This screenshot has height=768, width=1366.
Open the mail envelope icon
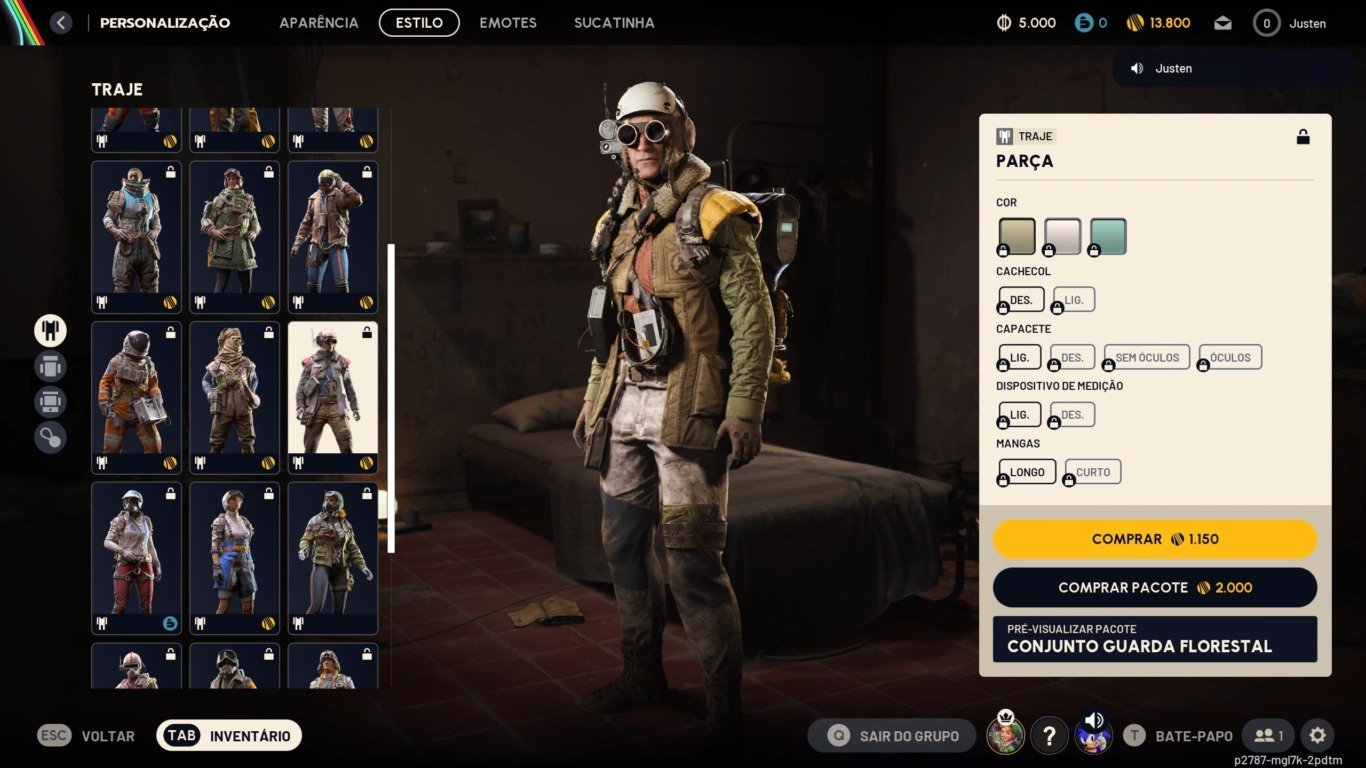[1223, 23]
